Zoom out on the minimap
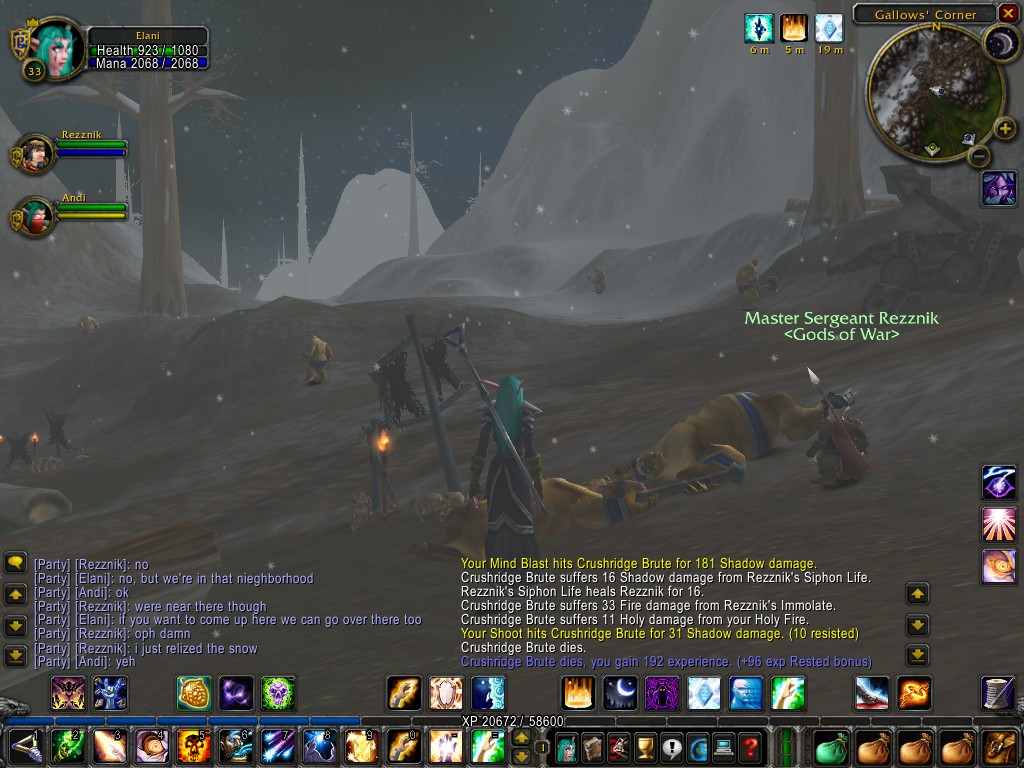Screen dimensions: 1024x768 click(x=980, y=155)
